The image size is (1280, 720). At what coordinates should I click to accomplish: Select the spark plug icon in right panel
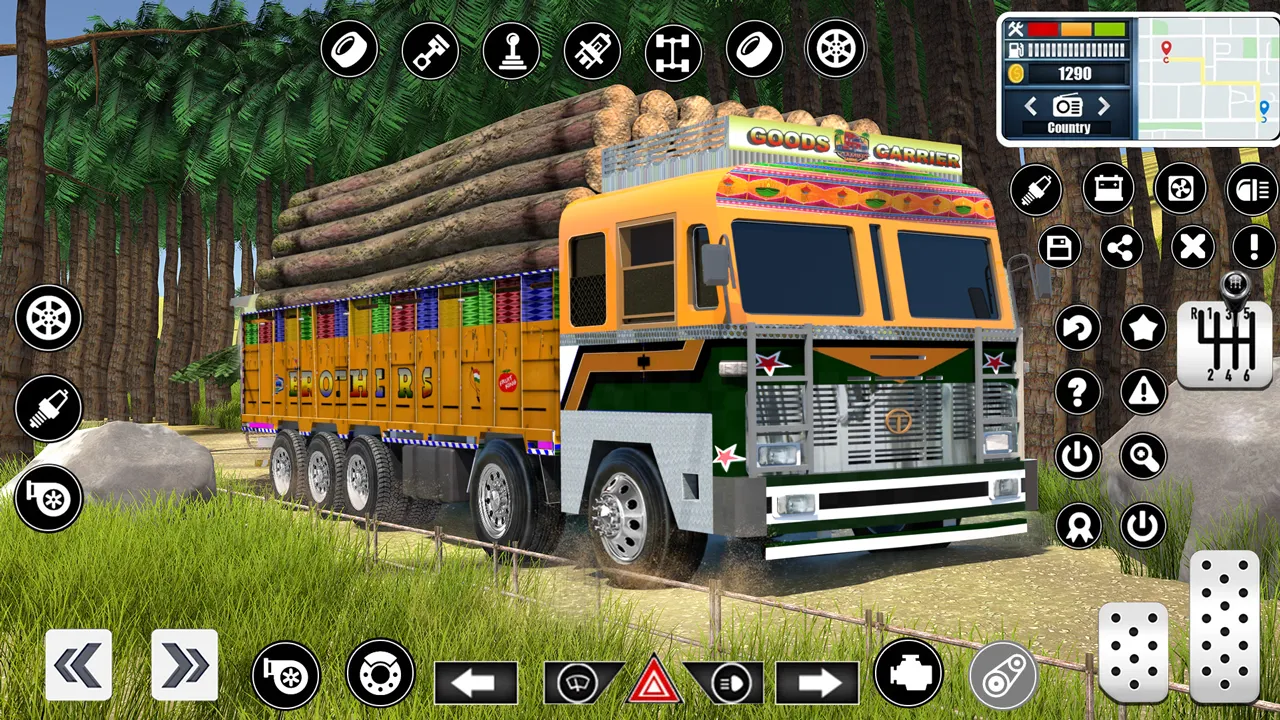[1037, 190]
